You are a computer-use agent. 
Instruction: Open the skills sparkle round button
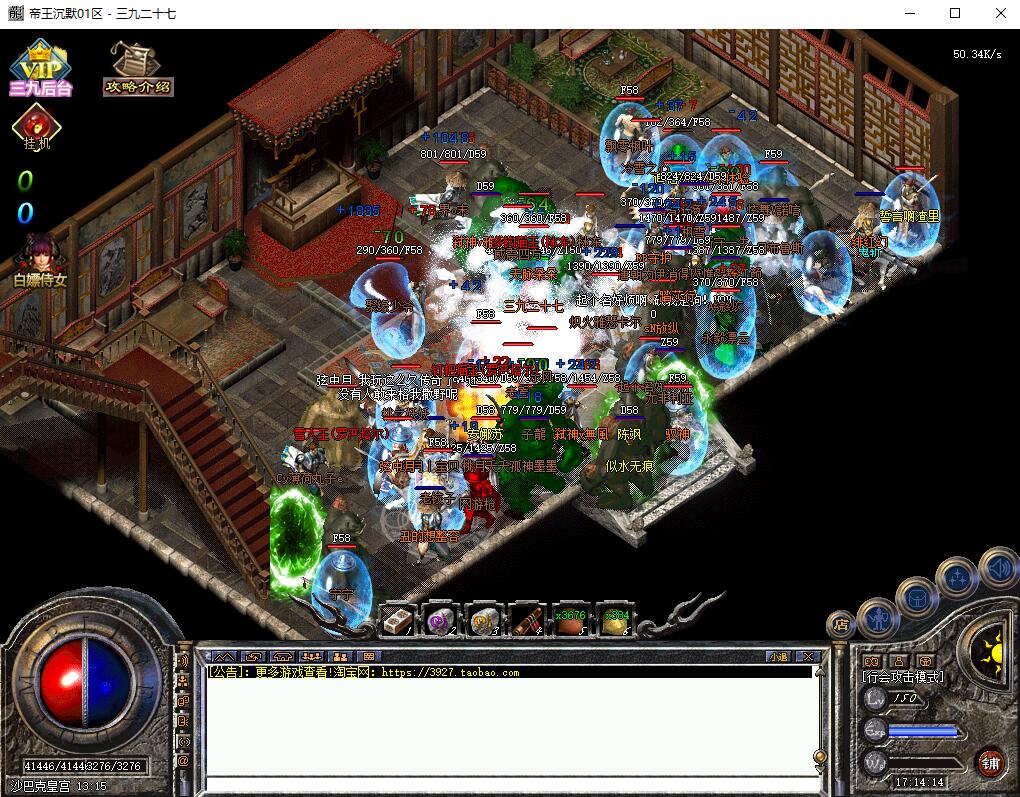957,577
